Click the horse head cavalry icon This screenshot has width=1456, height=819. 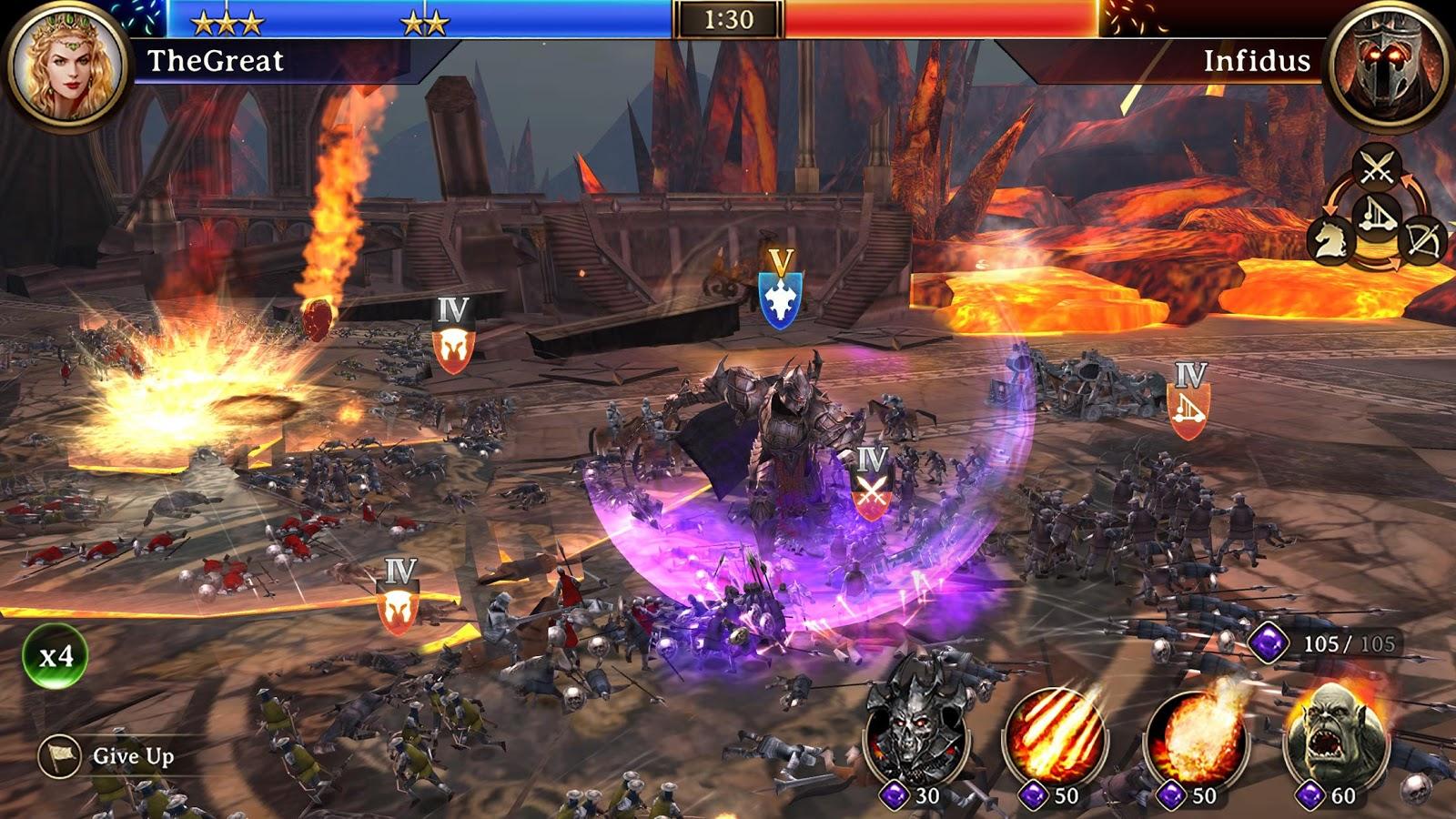1330,238
